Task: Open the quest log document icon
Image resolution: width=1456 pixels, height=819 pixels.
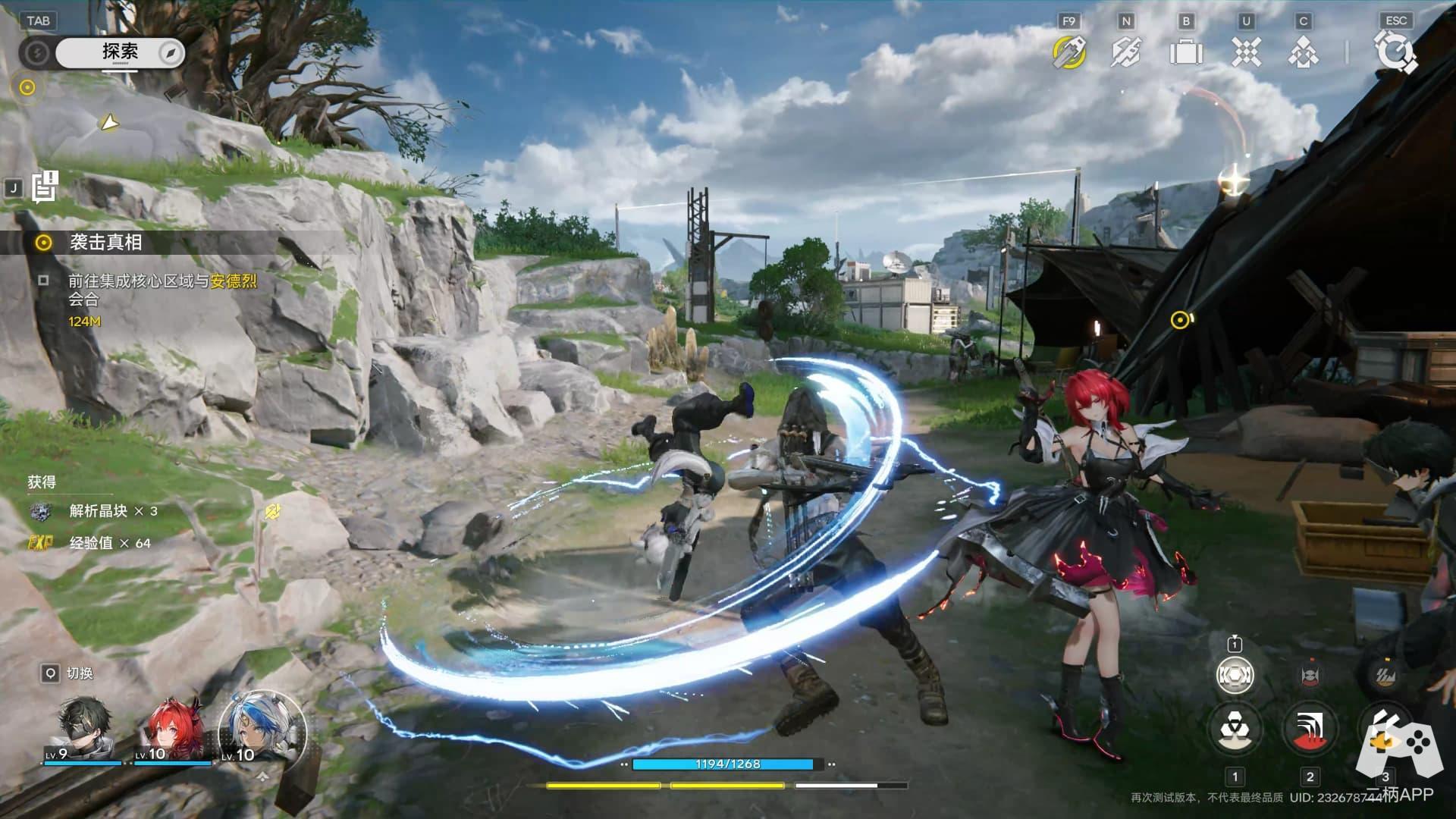Action: (x=45, y=187)
